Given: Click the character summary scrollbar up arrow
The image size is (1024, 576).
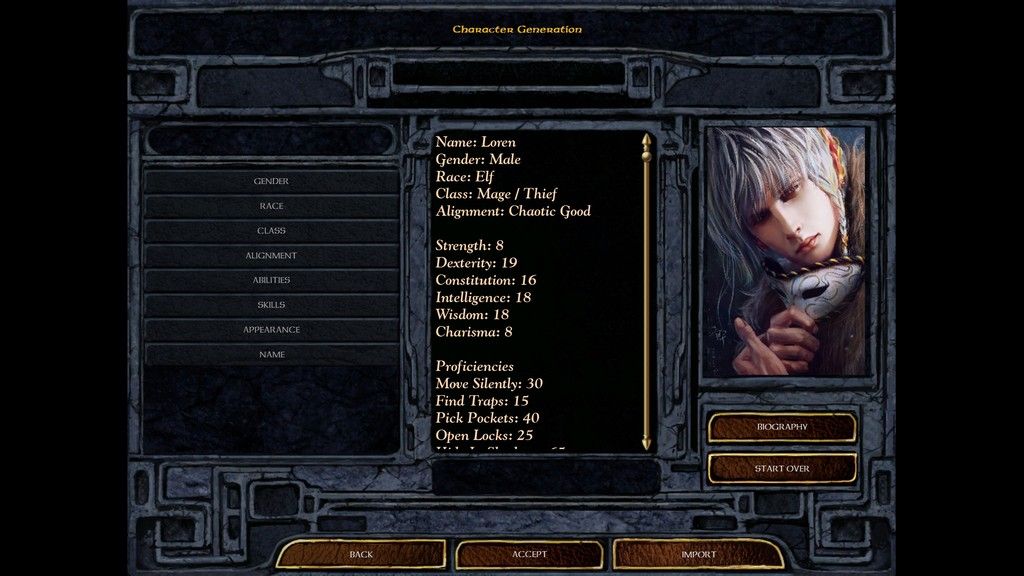Looking at the screenshot, I should click(646, 141).
